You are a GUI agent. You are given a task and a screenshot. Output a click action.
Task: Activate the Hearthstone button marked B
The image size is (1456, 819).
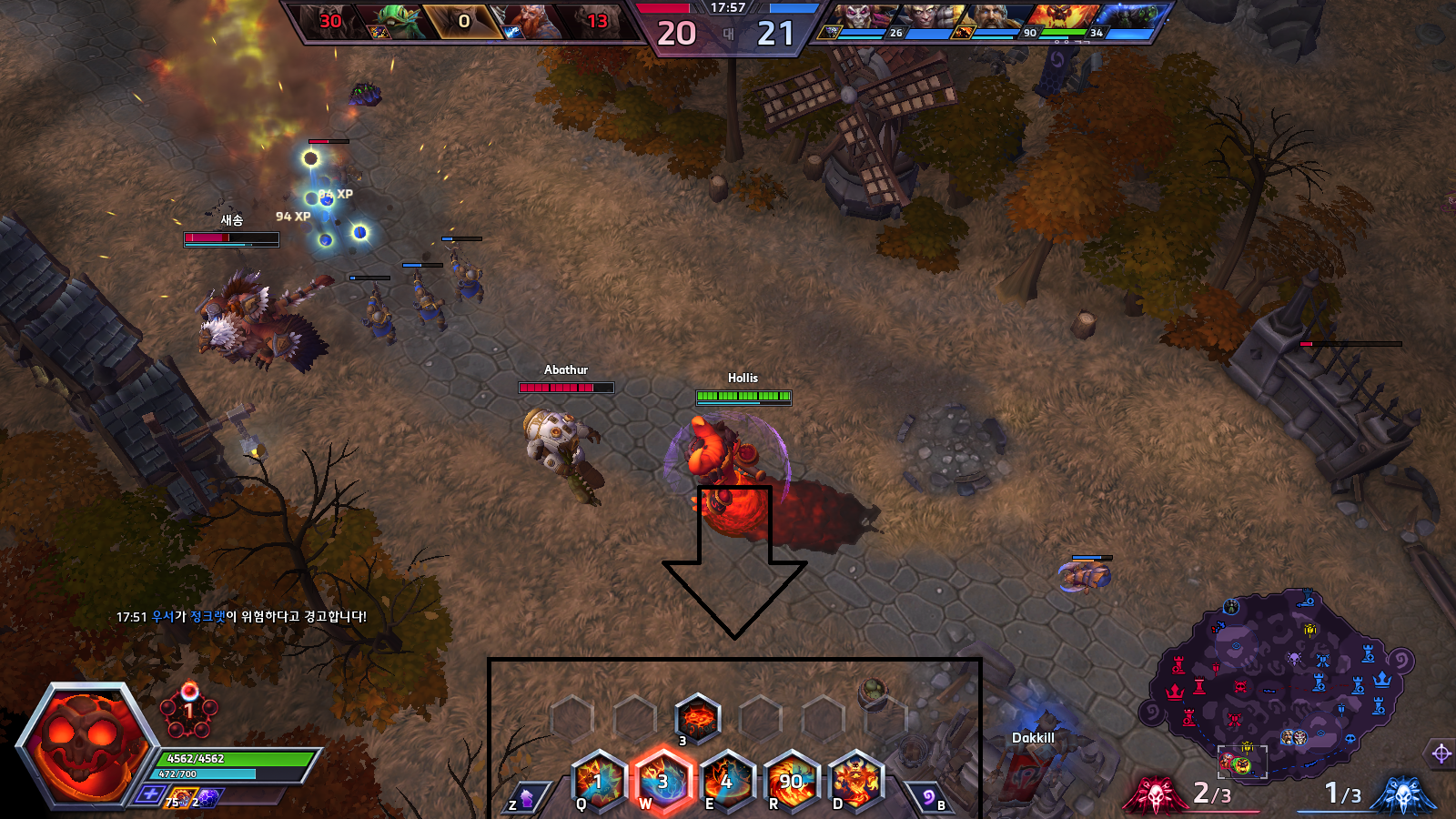(928, 798)
